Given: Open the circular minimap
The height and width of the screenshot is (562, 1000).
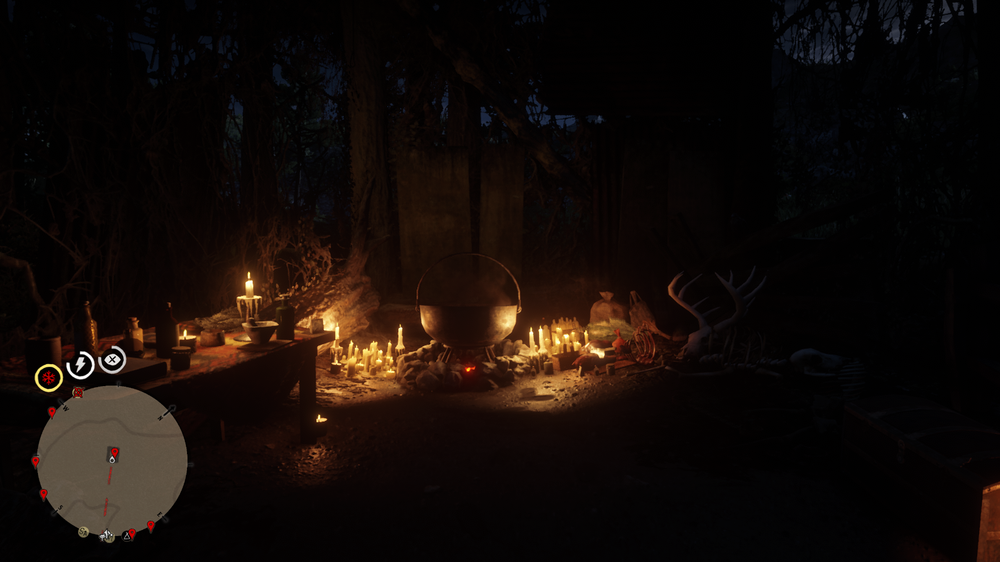Looking at the screenshot, I should [x=112, y=460].
